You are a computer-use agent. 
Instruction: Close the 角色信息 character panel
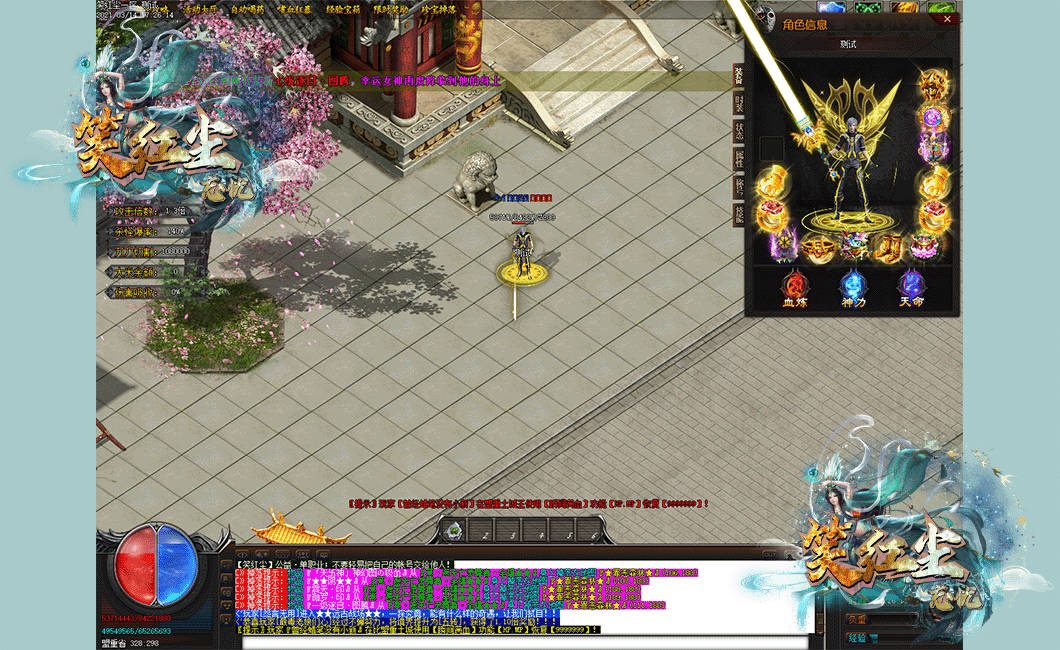coord(947,19)
